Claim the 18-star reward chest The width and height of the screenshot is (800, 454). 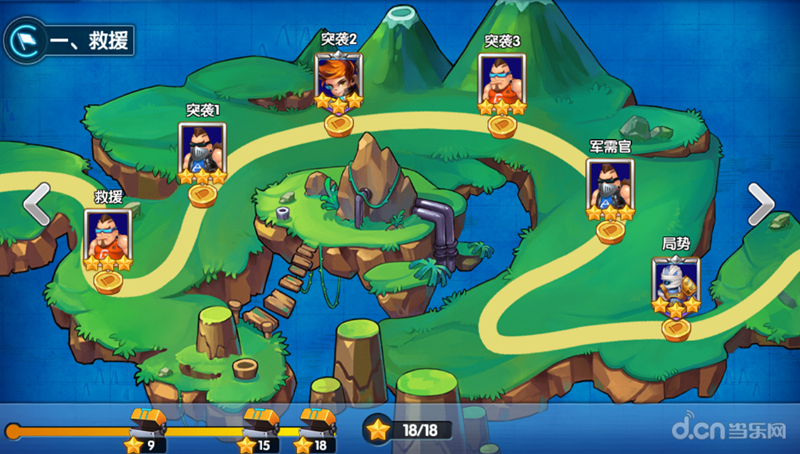click(x=317, y=420)
